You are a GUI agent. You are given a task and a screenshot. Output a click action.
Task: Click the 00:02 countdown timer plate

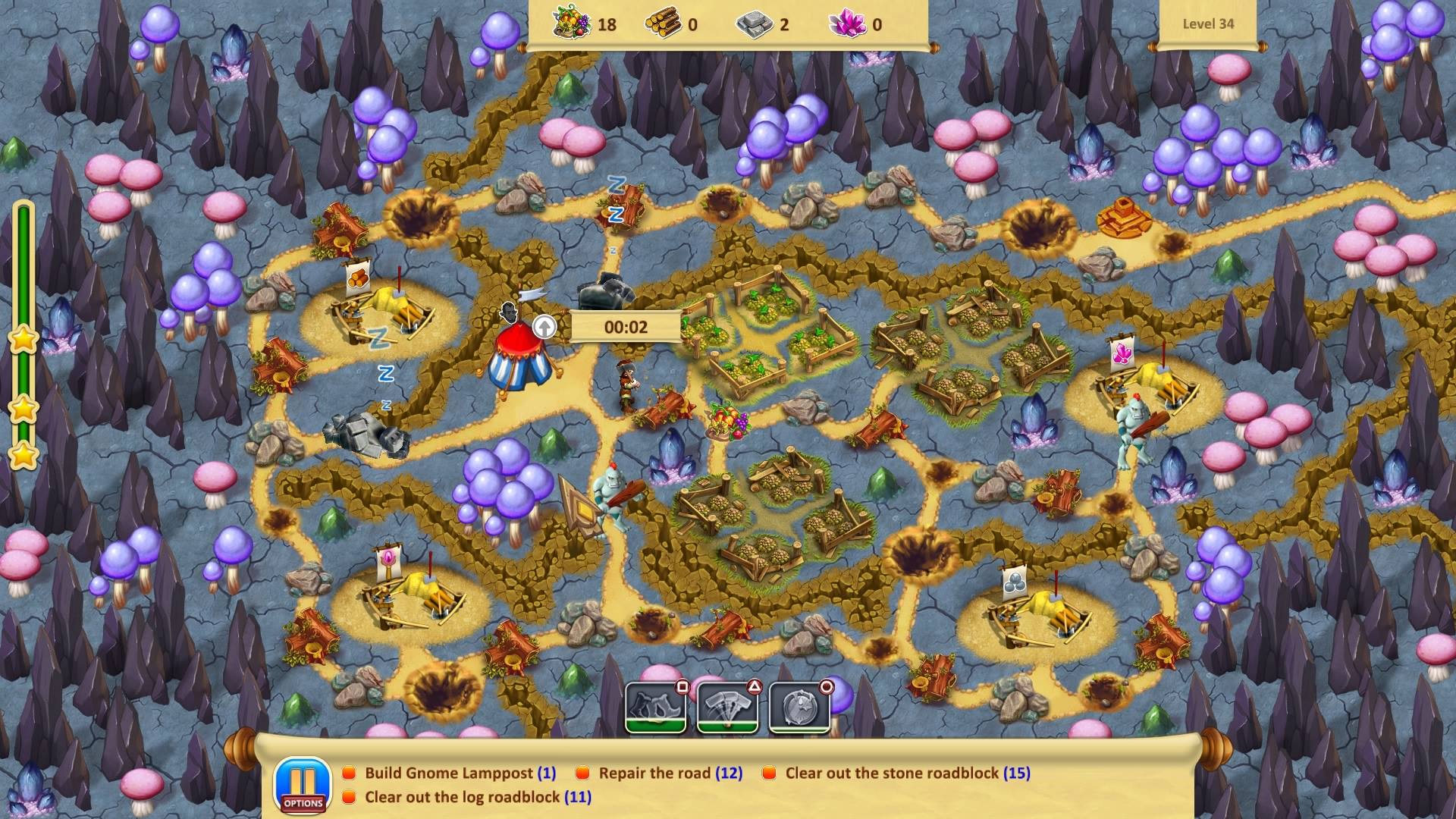pos(626,325)
